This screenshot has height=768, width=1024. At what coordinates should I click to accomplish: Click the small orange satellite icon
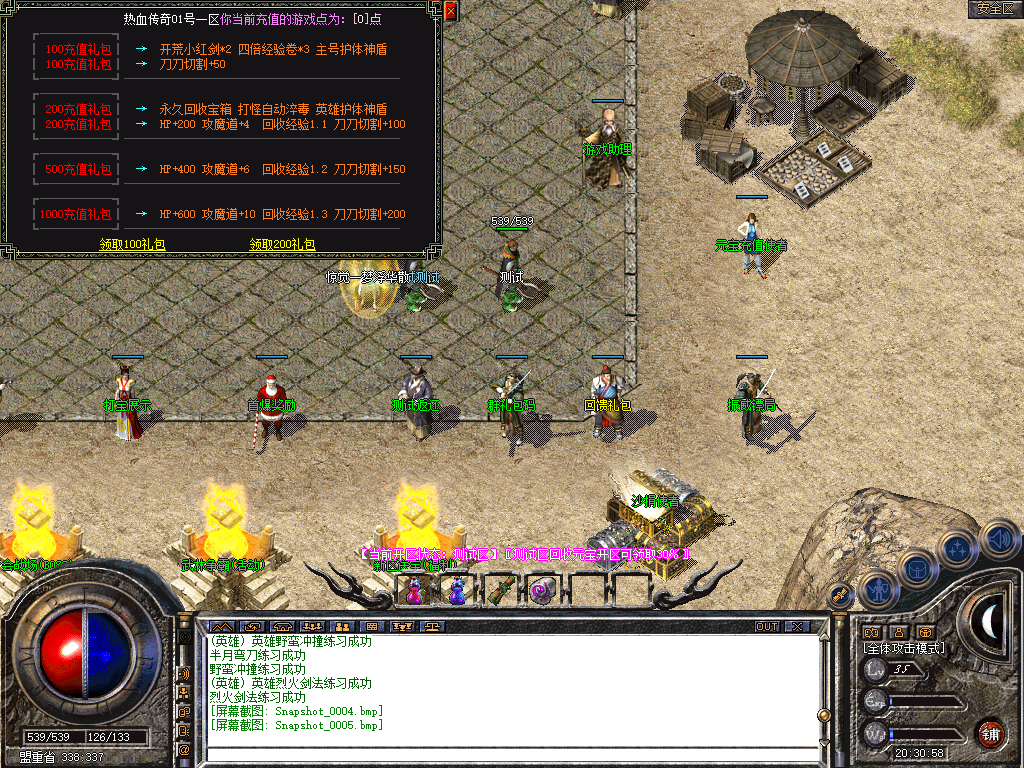840,595
